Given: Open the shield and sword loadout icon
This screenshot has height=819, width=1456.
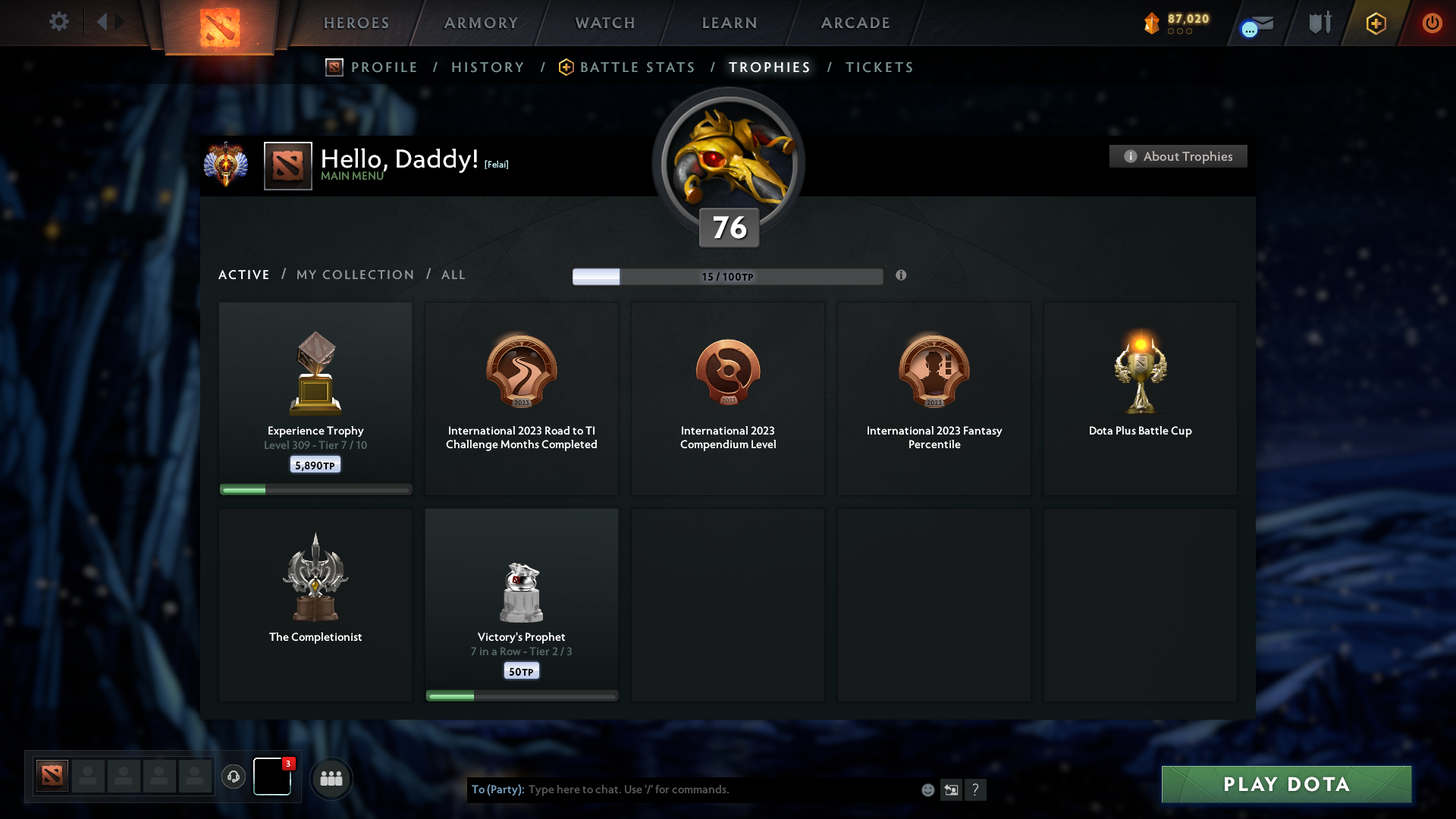Looking at the screenshot, I should (x=1319, y=24).
